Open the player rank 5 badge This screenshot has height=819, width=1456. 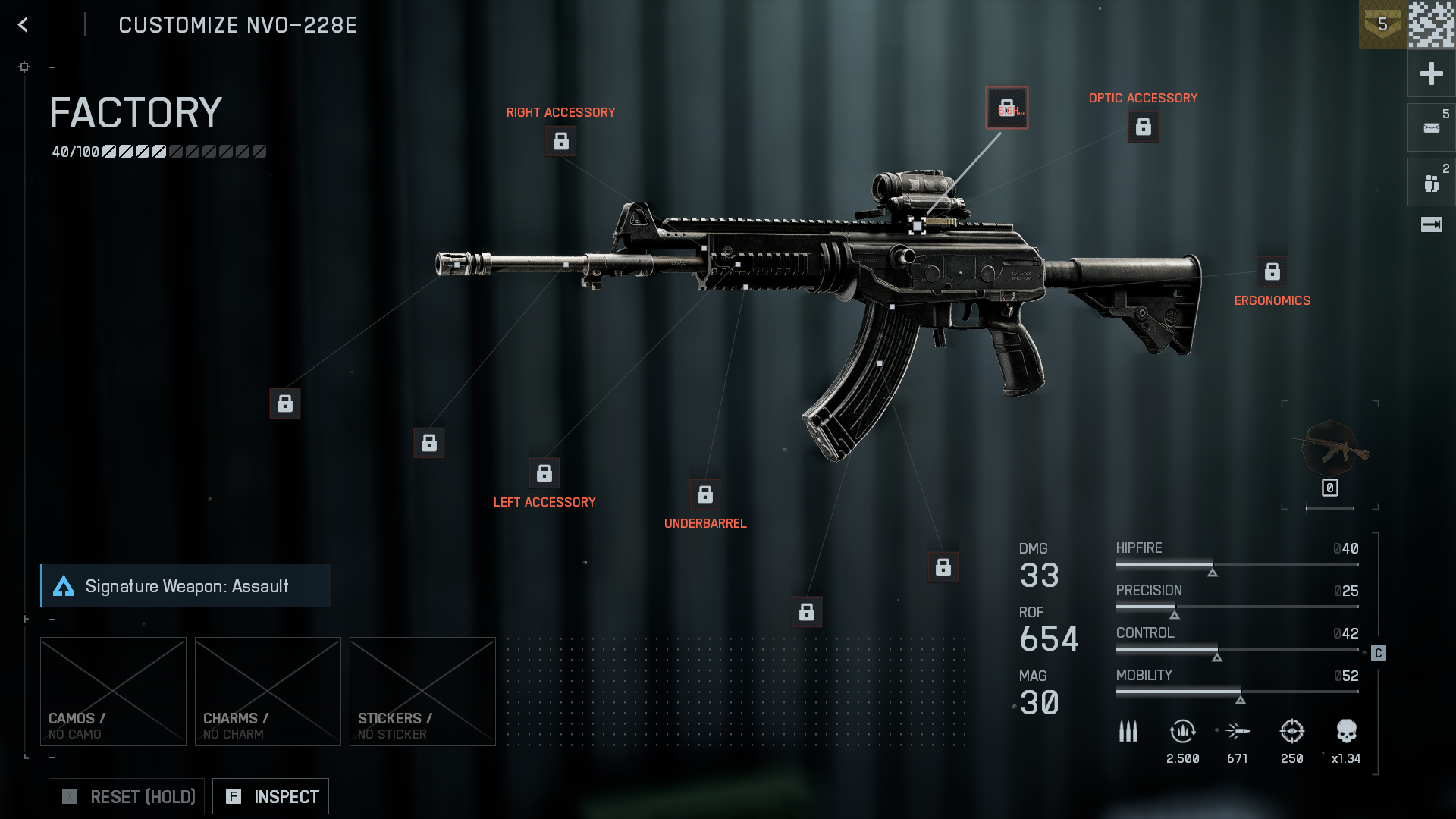[x=1382, y=24]
